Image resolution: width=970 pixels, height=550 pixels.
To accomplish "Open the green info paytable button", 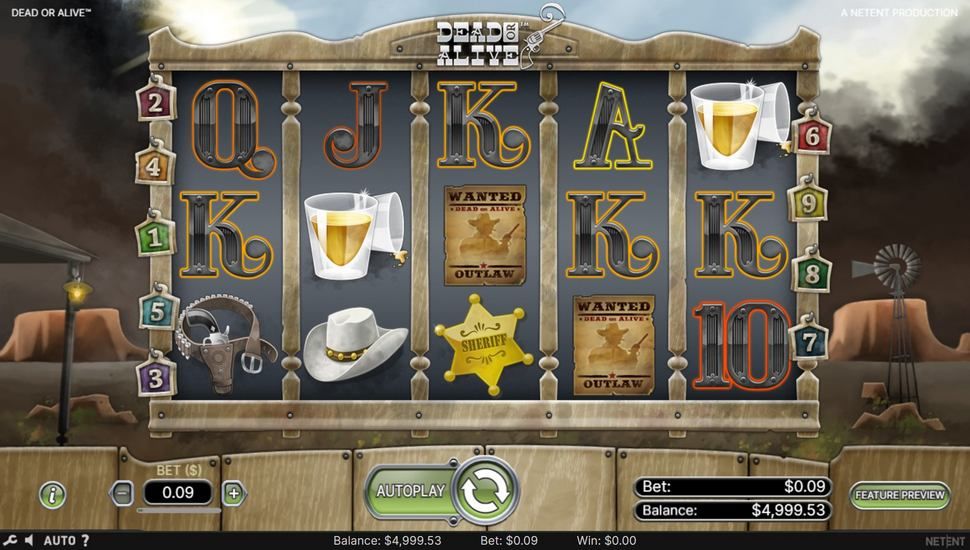I will coord(52,494).
